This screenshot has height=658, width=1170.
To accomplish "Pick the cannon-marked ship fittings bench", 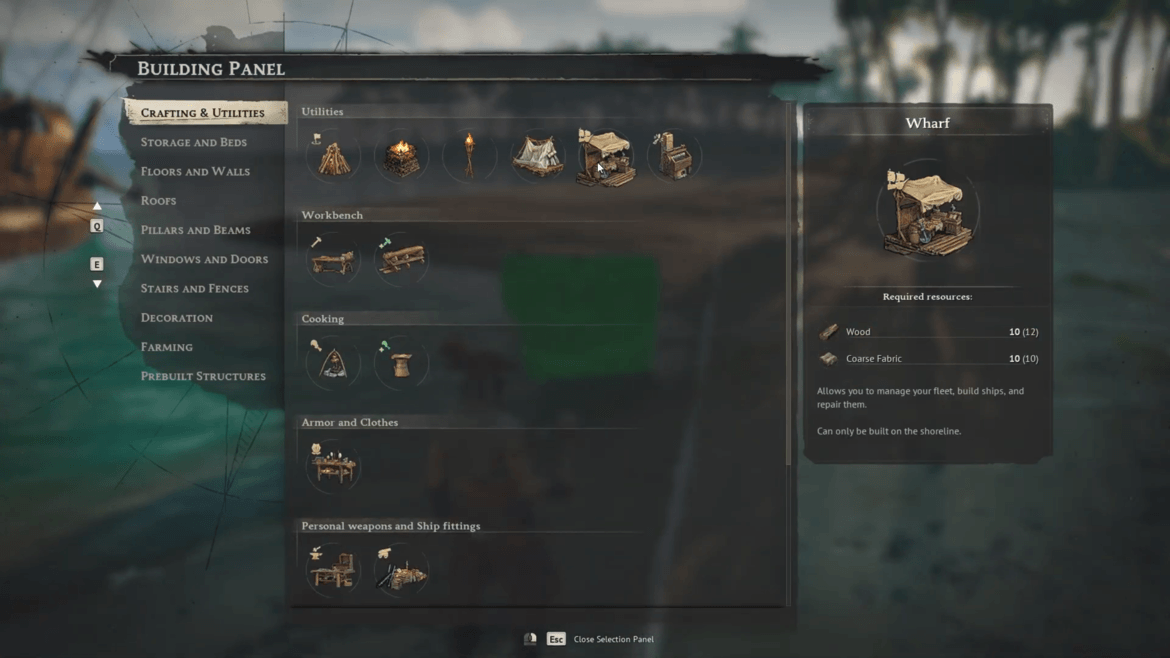I will coord(401,571).
